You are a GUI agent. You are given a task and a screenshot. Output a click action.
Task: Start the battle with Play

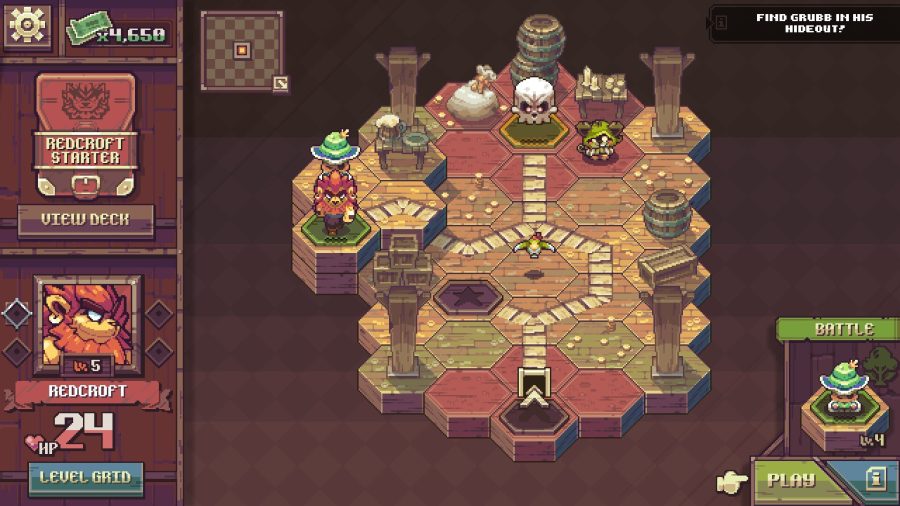[790, 479]
